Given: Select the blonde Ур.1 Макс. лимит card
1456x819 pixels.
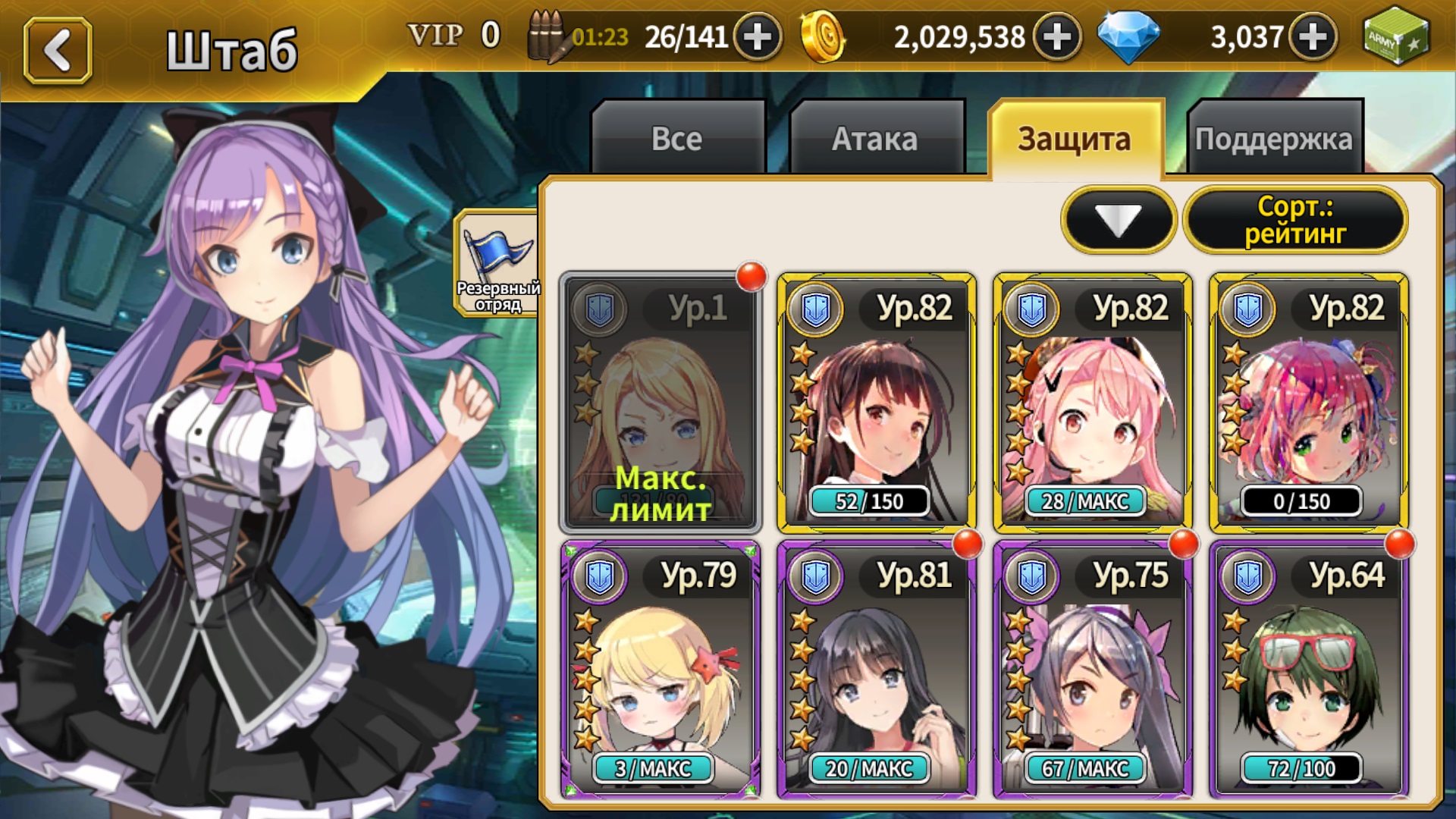Looking at the screenshot, I should pyautogui.click(x=660, y=402).
